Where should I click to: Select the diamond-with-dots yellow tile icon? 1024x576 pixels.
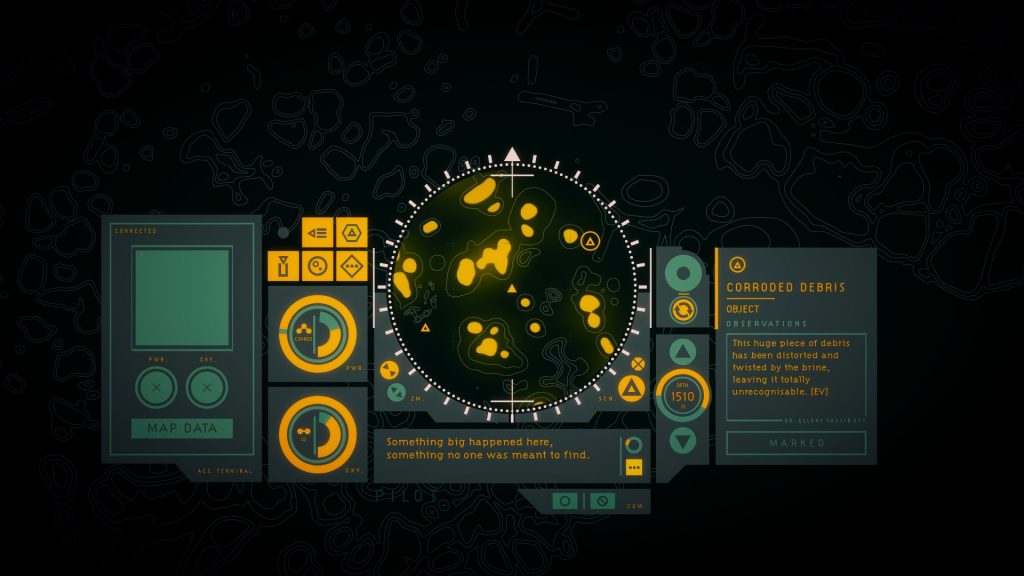click(351, 266)
